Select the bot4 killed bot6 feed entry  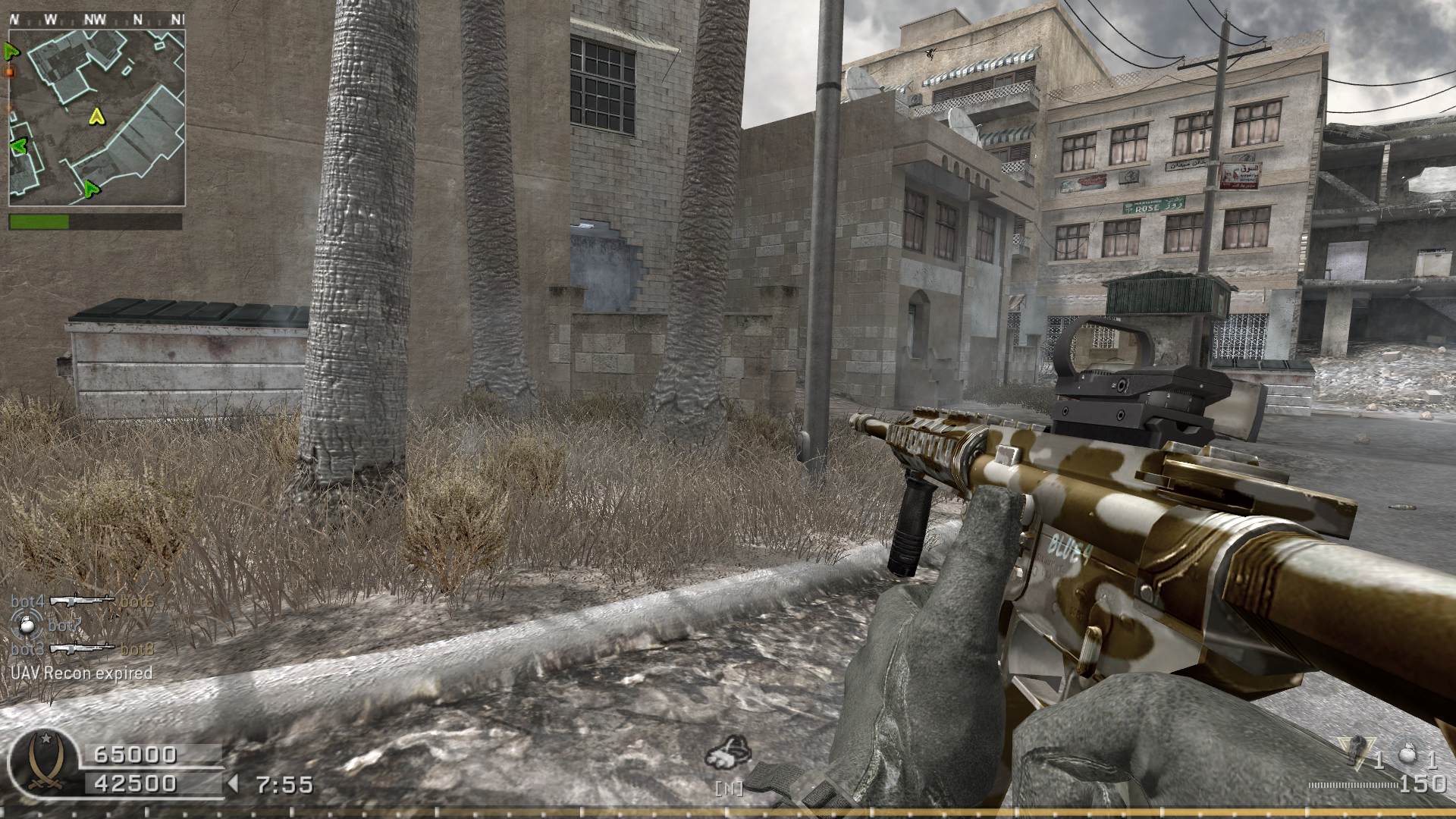click(82, 601)
